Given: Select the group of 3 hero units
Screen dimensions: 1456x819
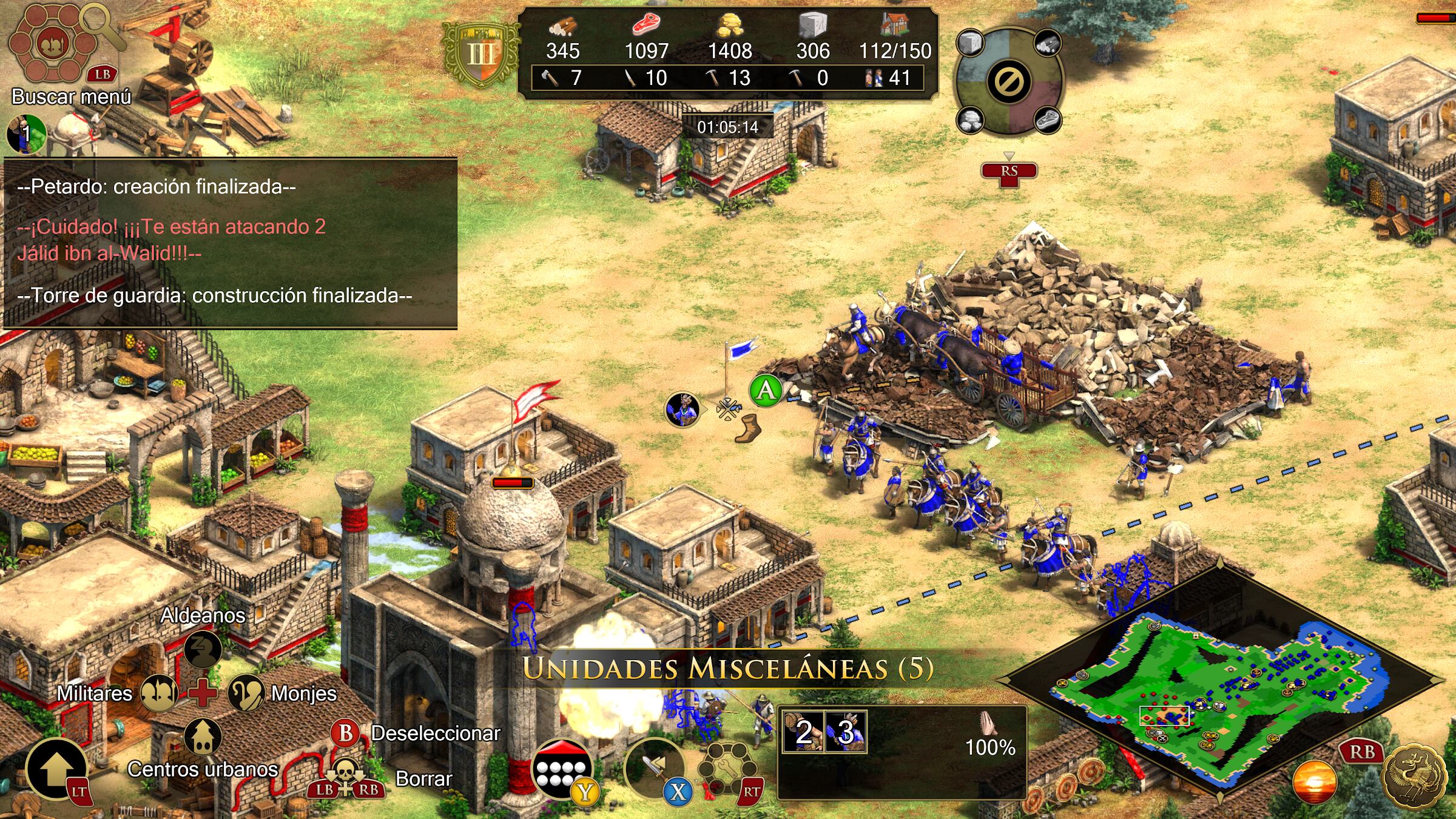Looking at the screenshot, I should (846, 732).
